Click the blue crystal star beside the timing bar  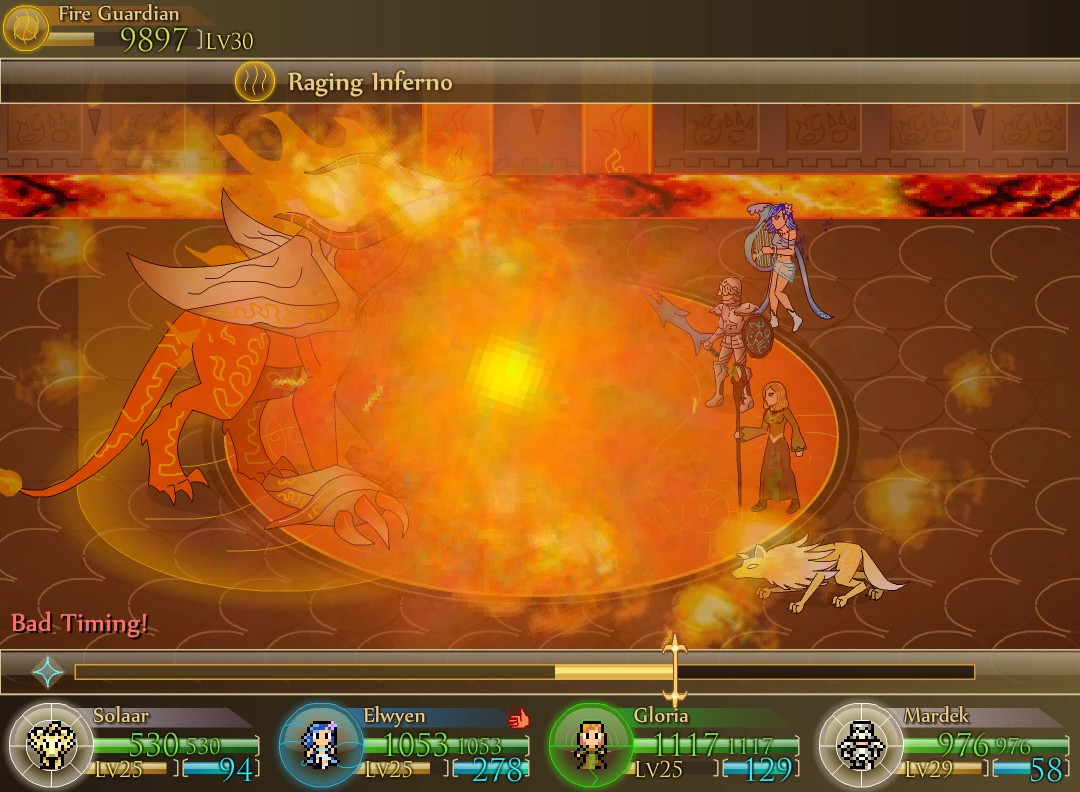pos(47,672)
